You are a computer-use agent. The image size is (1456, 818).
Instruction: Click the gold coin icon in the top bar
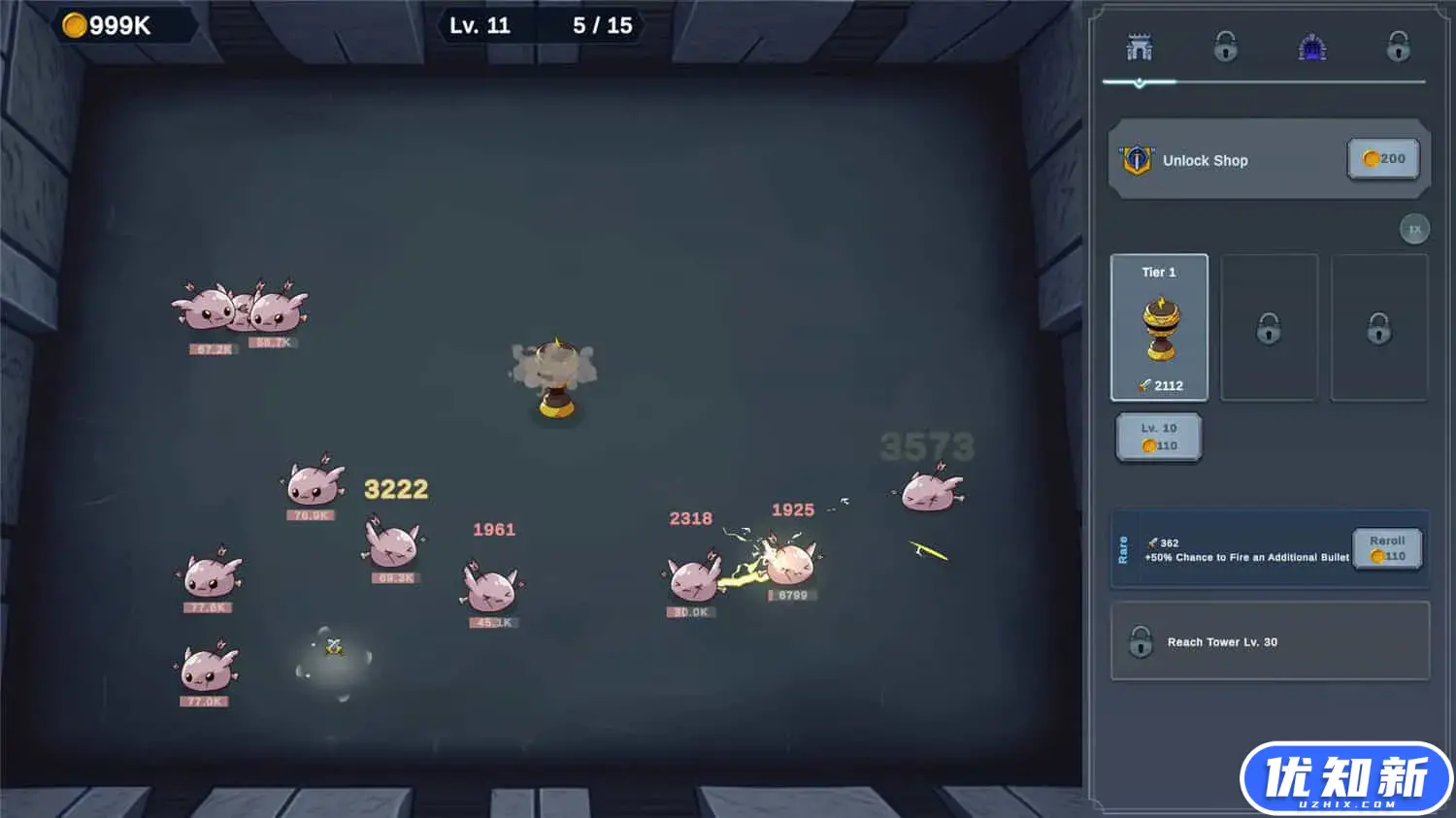click(x=72, y=25)
